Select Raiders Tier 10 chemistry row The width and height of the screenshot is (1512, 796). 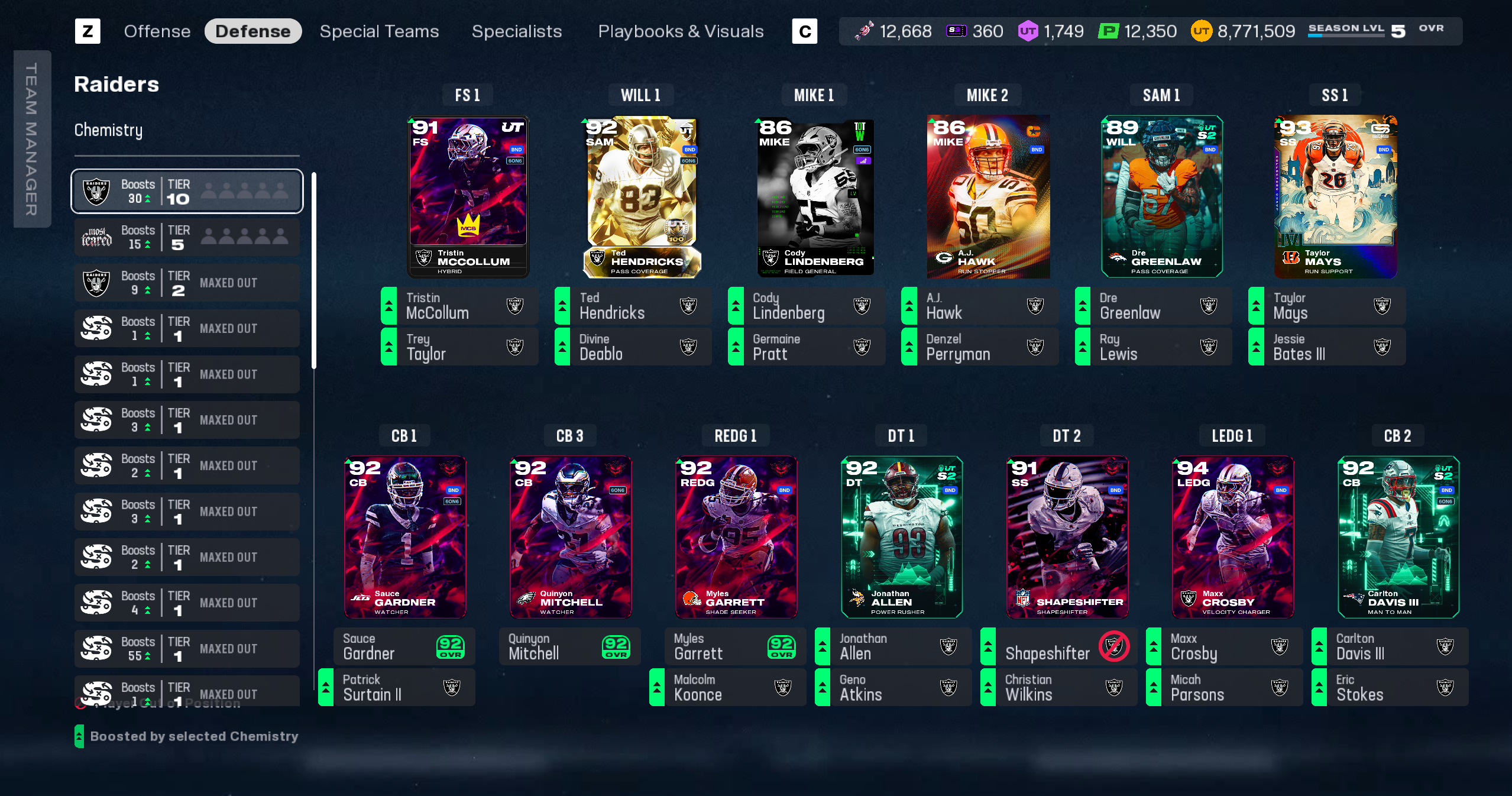[x=187, y=192]
